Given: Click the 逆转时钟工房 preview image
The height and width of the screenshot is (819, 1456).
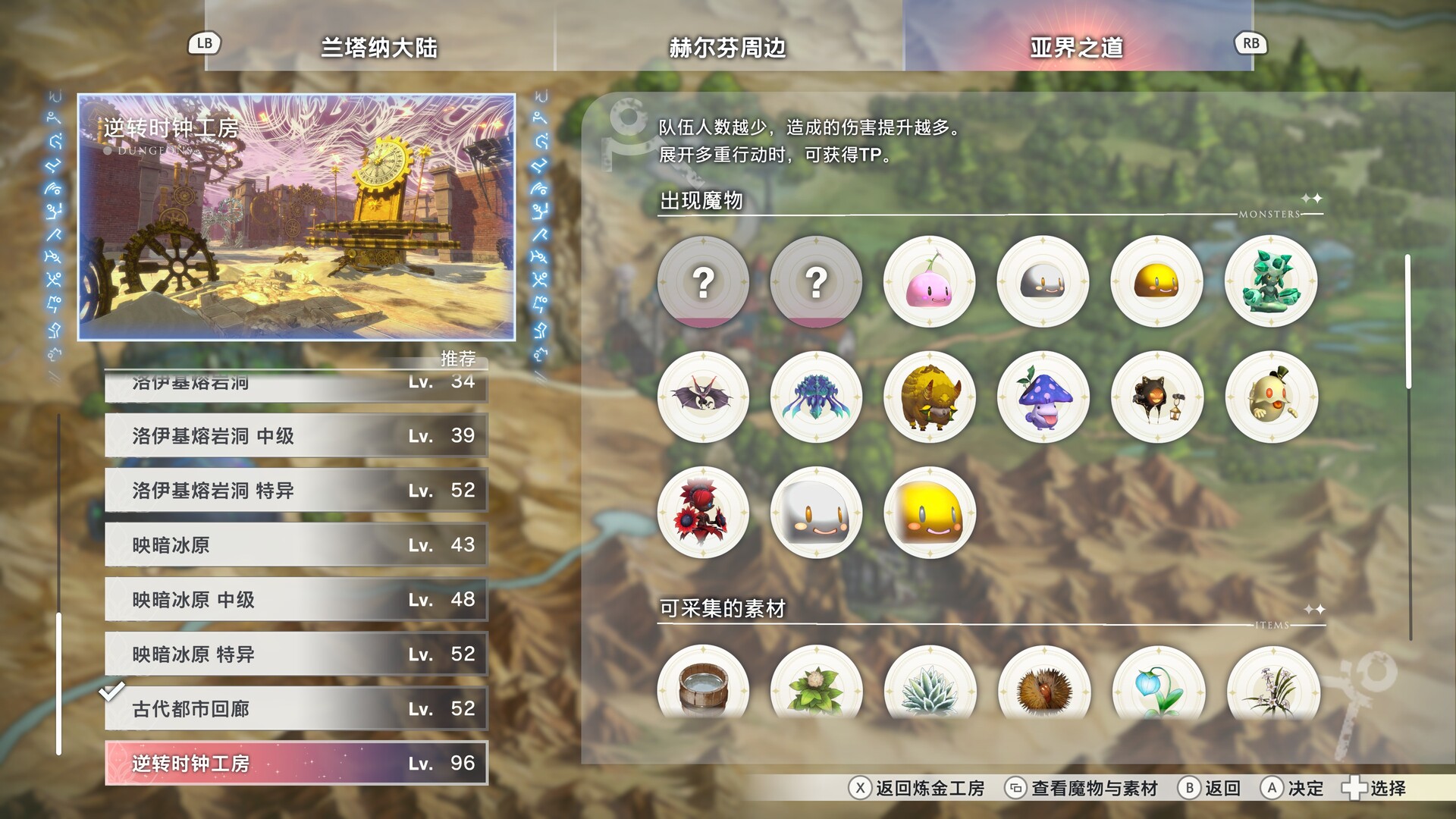Looking at the screenshot, I should [x=298, y=215].
